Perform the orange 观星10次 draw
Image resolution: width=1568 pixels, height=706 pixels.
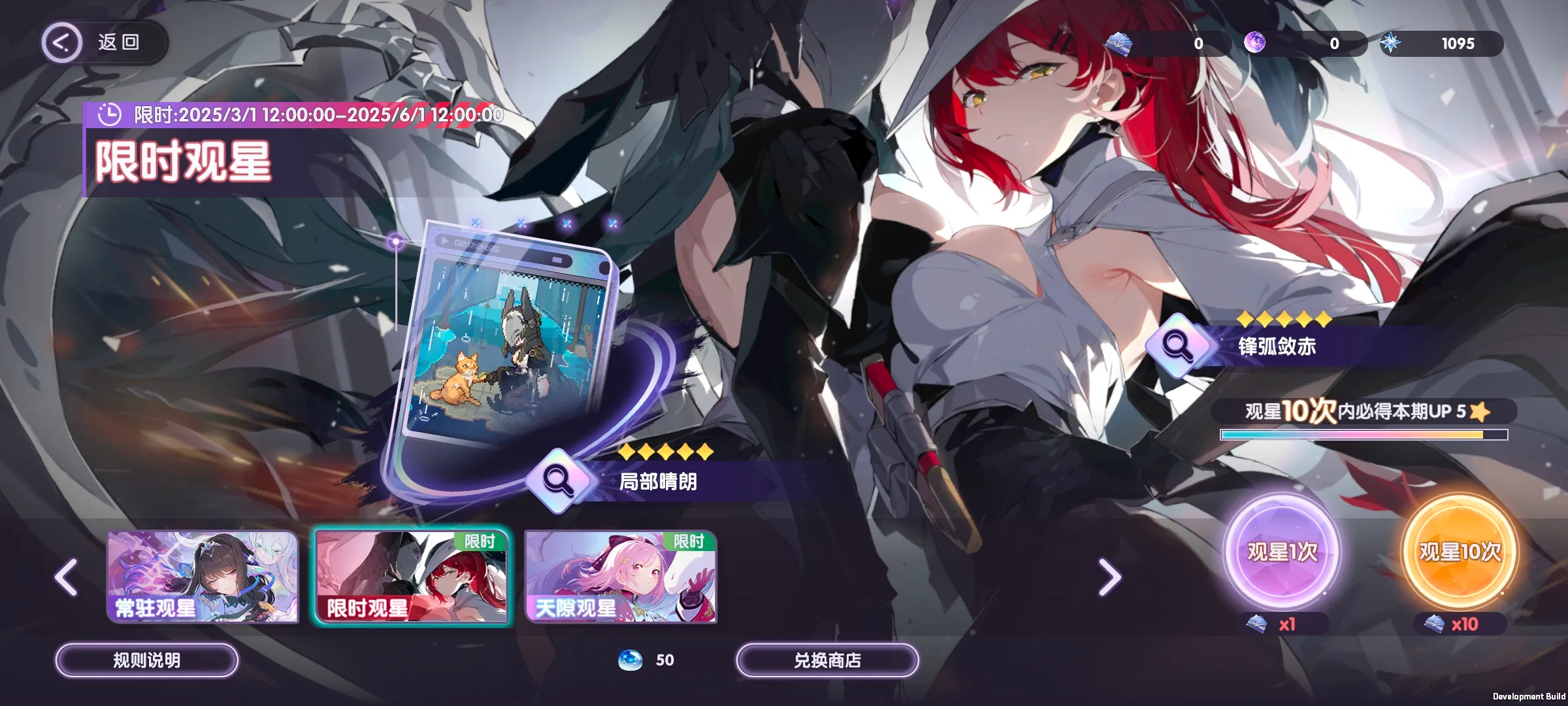pos(1460,552)
